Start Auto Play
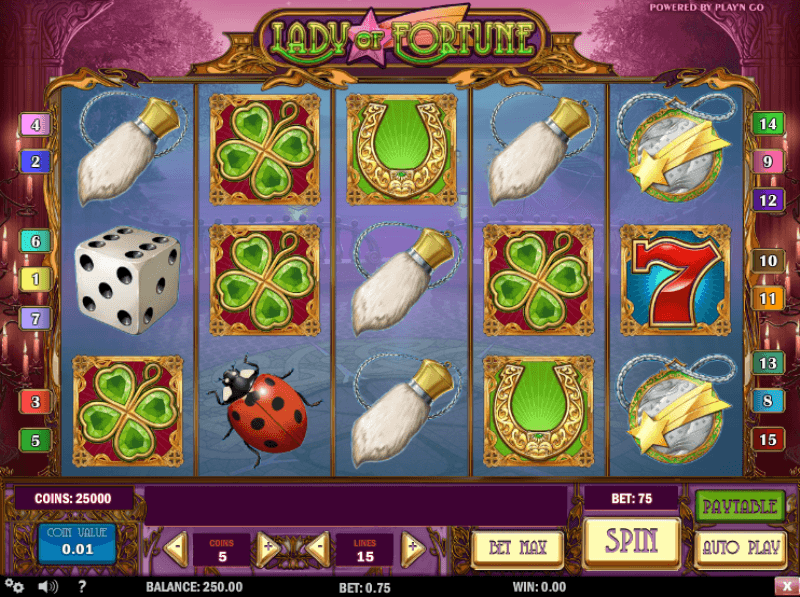 tap(739, 548)
